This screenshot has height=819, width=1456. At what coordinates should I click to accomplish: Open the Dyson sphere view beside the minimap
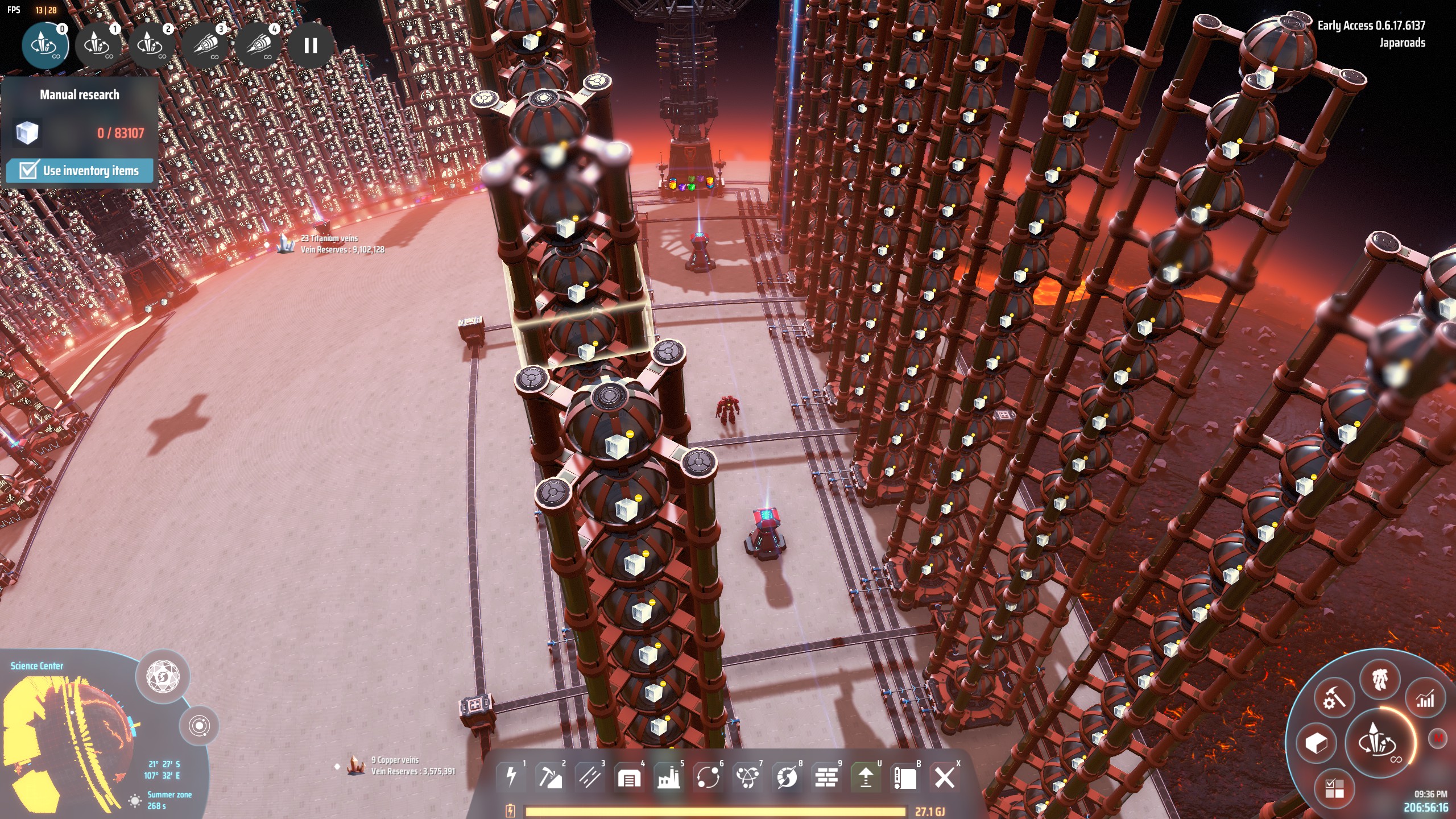pyautogui.click(x=162, y=677)
